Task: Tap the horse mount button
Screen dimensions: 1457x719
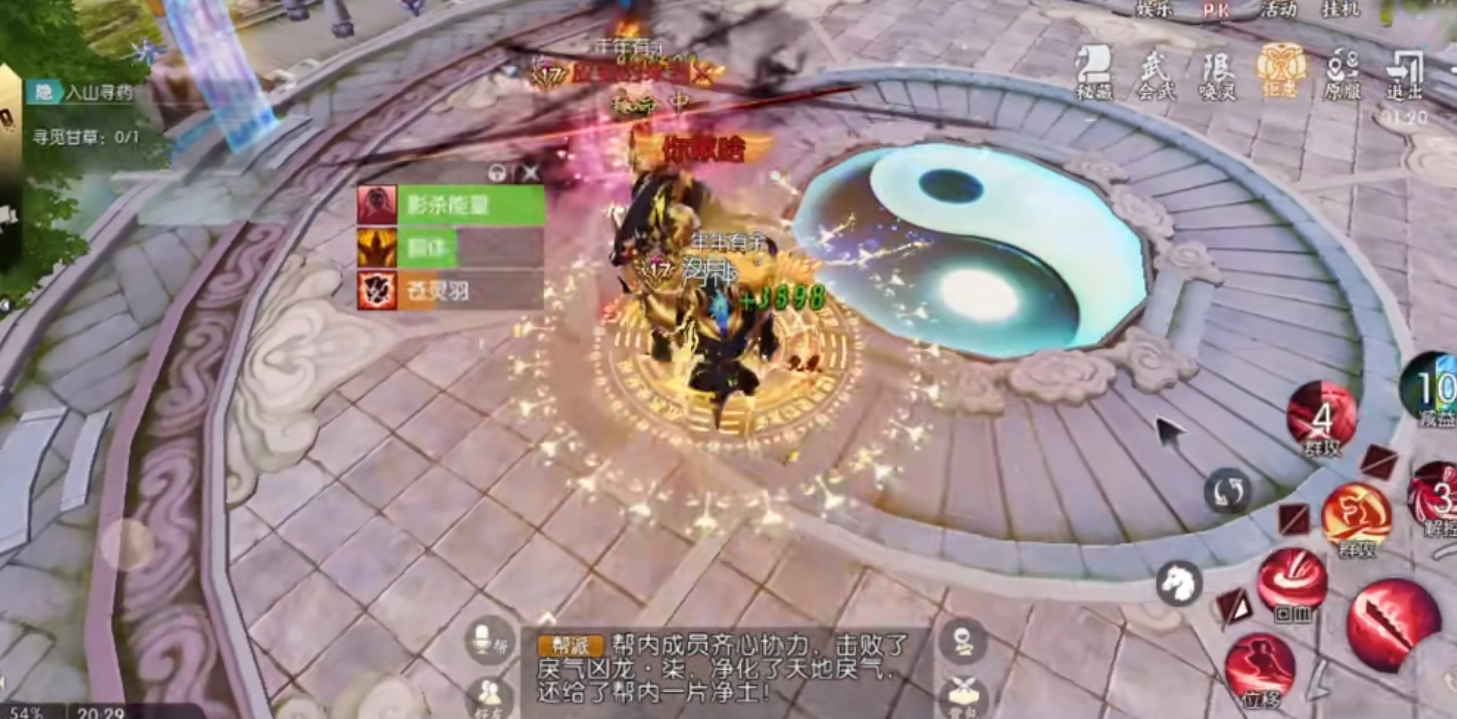Action: tap(1180, 582)
